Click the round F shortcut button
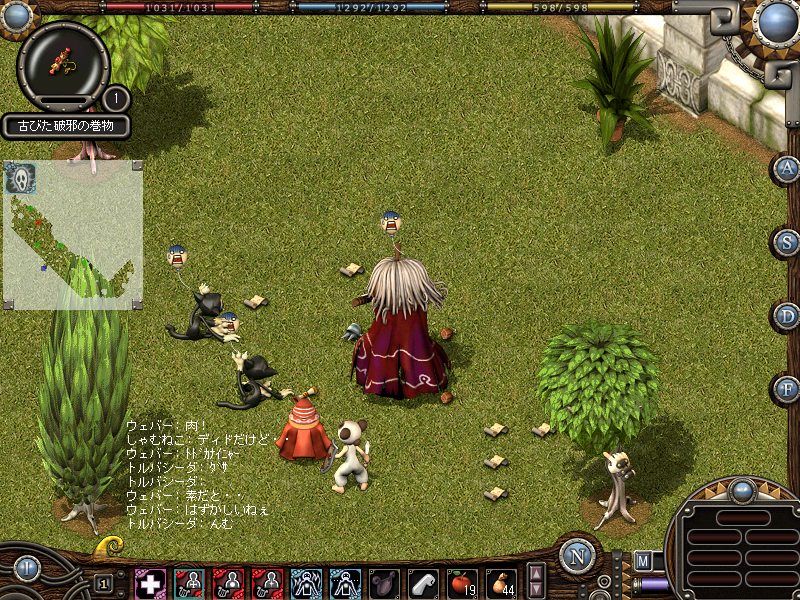Image resolution: width=800 pixels, height=600 pixels. (x=786, y=389)
